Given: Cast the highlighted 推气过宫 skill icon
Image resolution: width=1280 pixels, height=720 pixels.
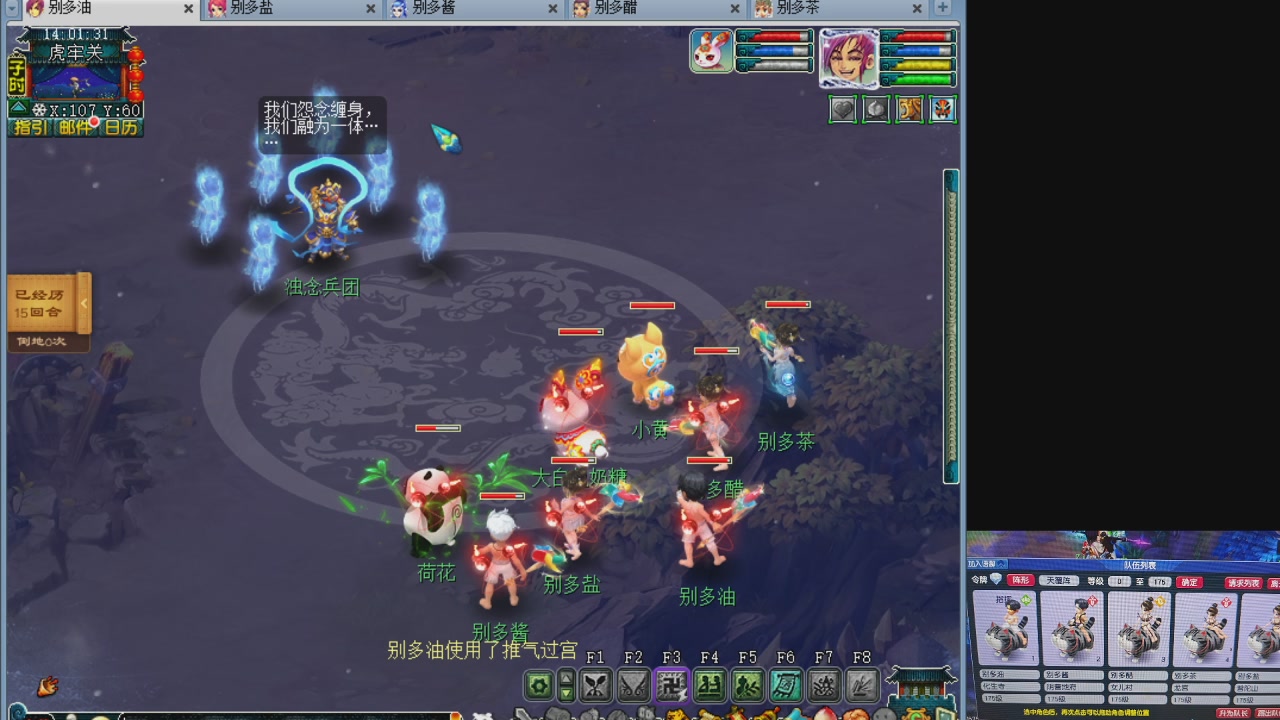Looking at the screenshot, I should 671,685.
